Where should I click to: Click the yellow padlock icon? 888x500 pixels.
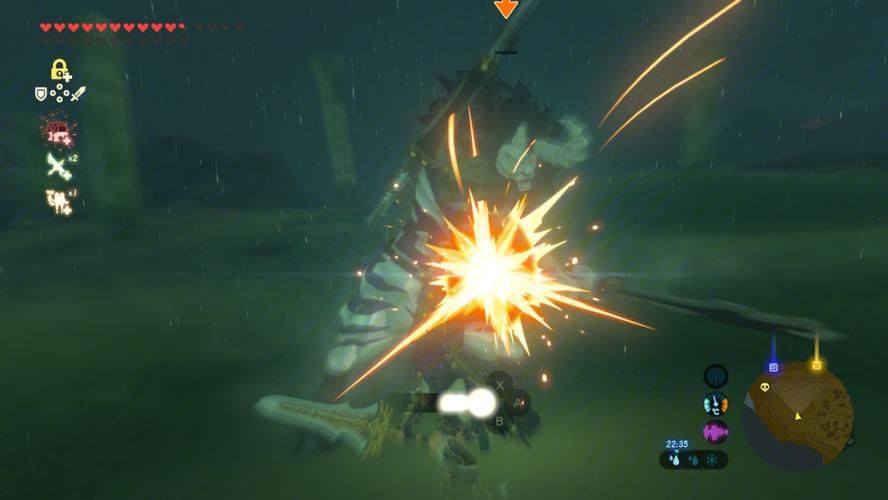coord(59,70)
